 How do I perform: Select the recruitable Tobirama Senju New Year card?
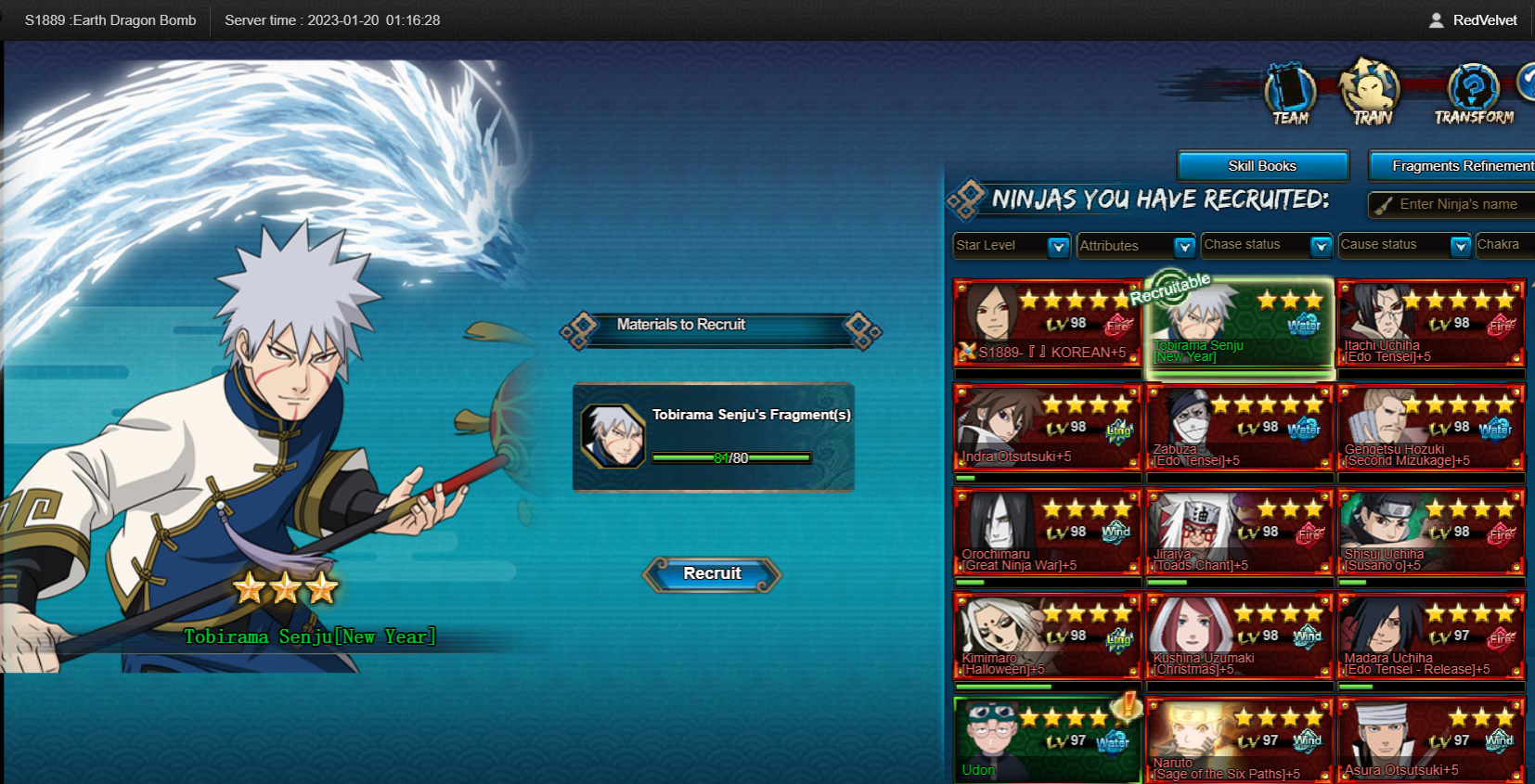click(1239, 325)
